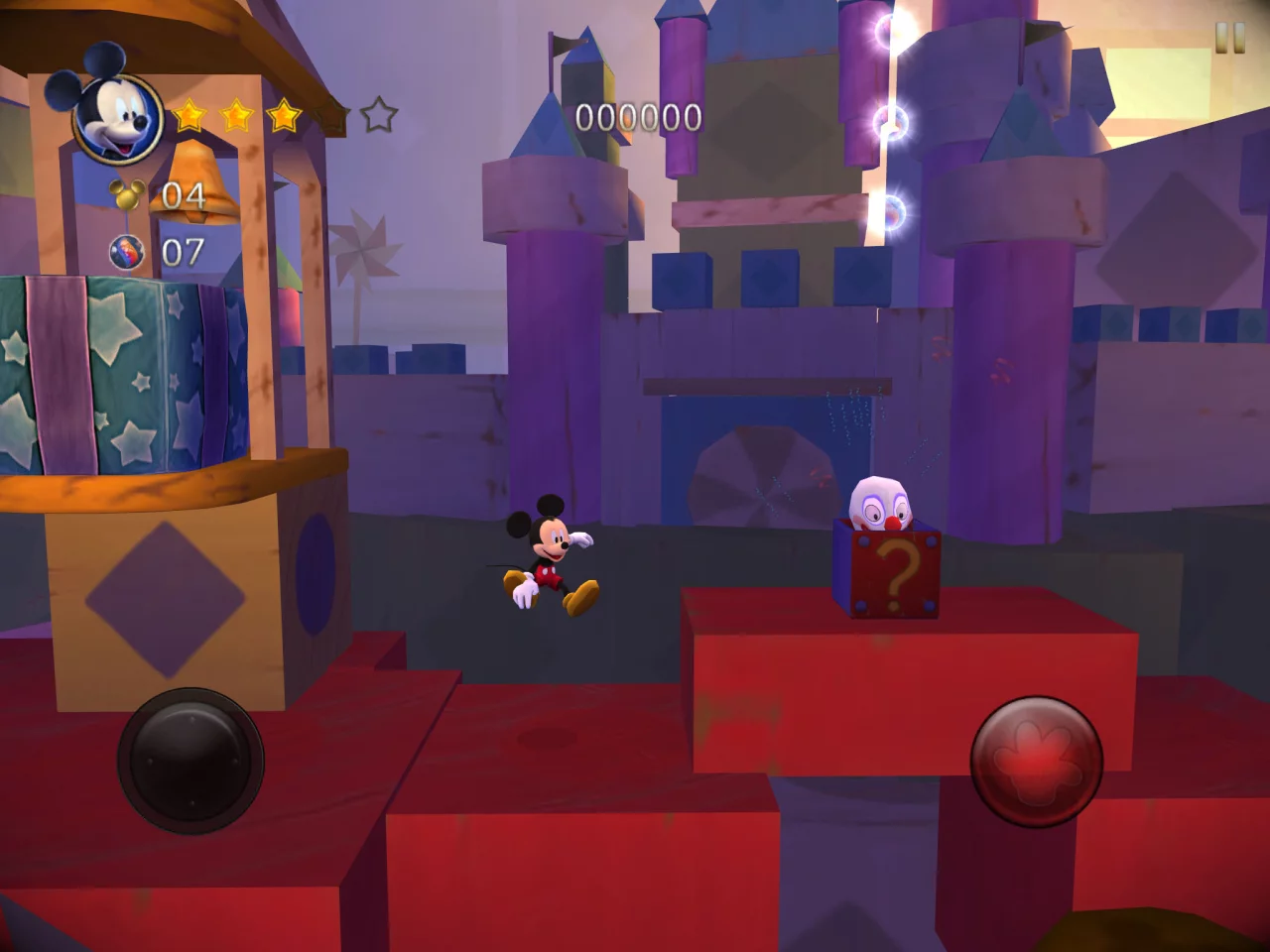1270x952 pixels.
Task: Click the empty fifth star outline
Action: (x=378, y=116)
